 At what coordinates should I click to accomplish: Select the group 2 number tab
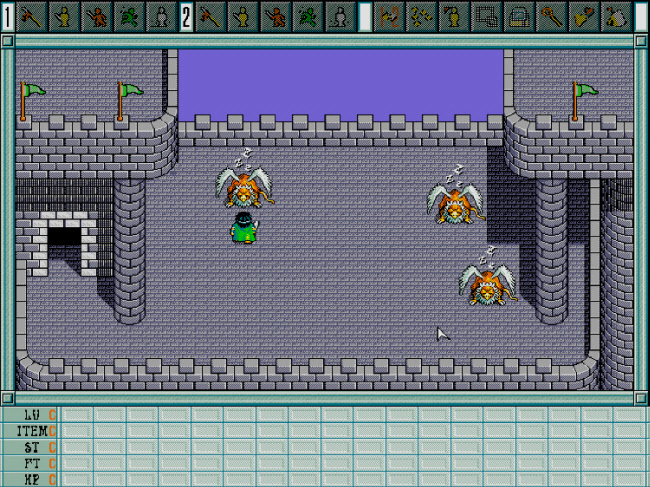(x=187, y=16)
